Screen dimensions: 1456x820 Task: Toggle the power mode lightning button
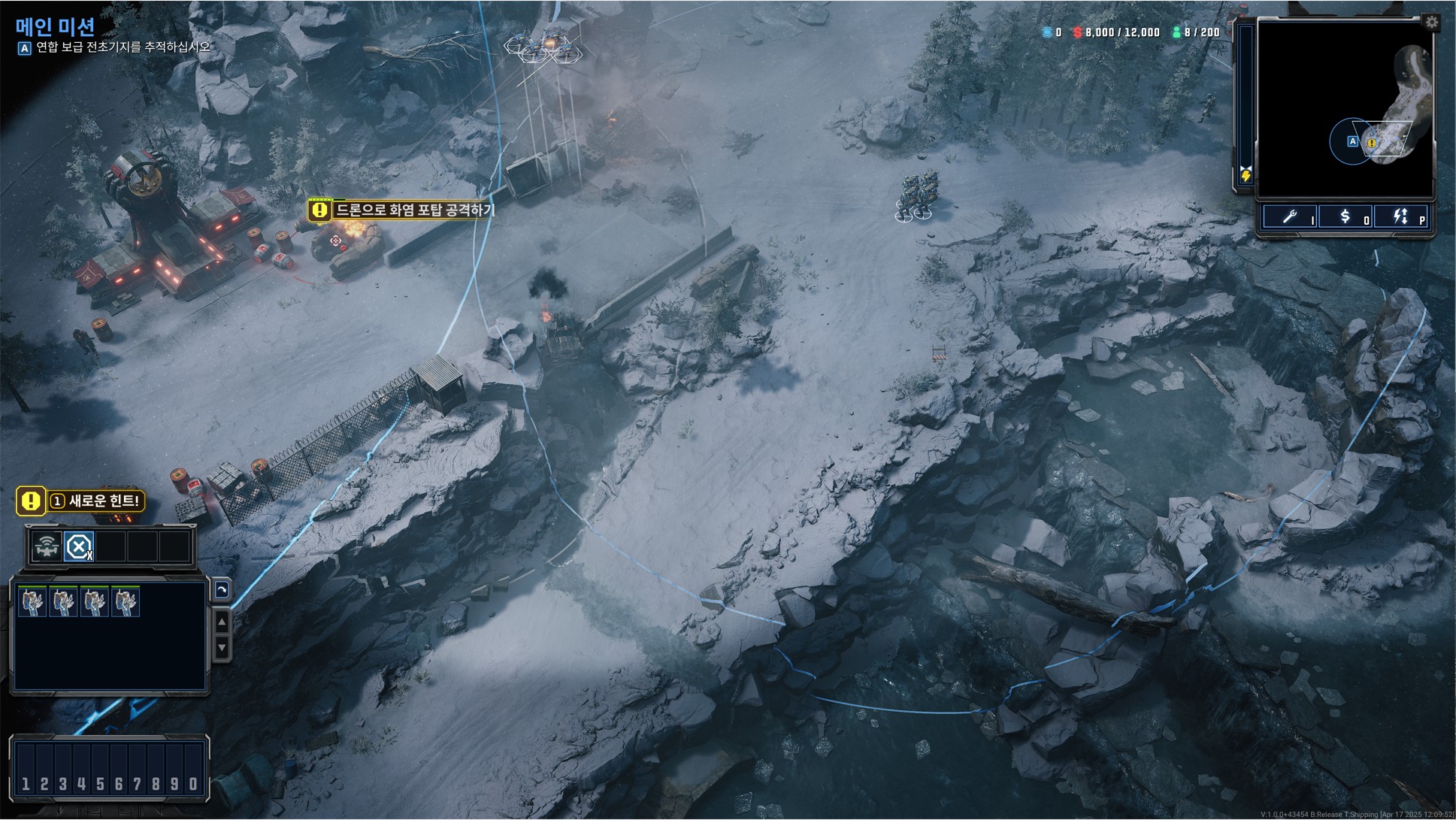click(x=1400, y=217)
